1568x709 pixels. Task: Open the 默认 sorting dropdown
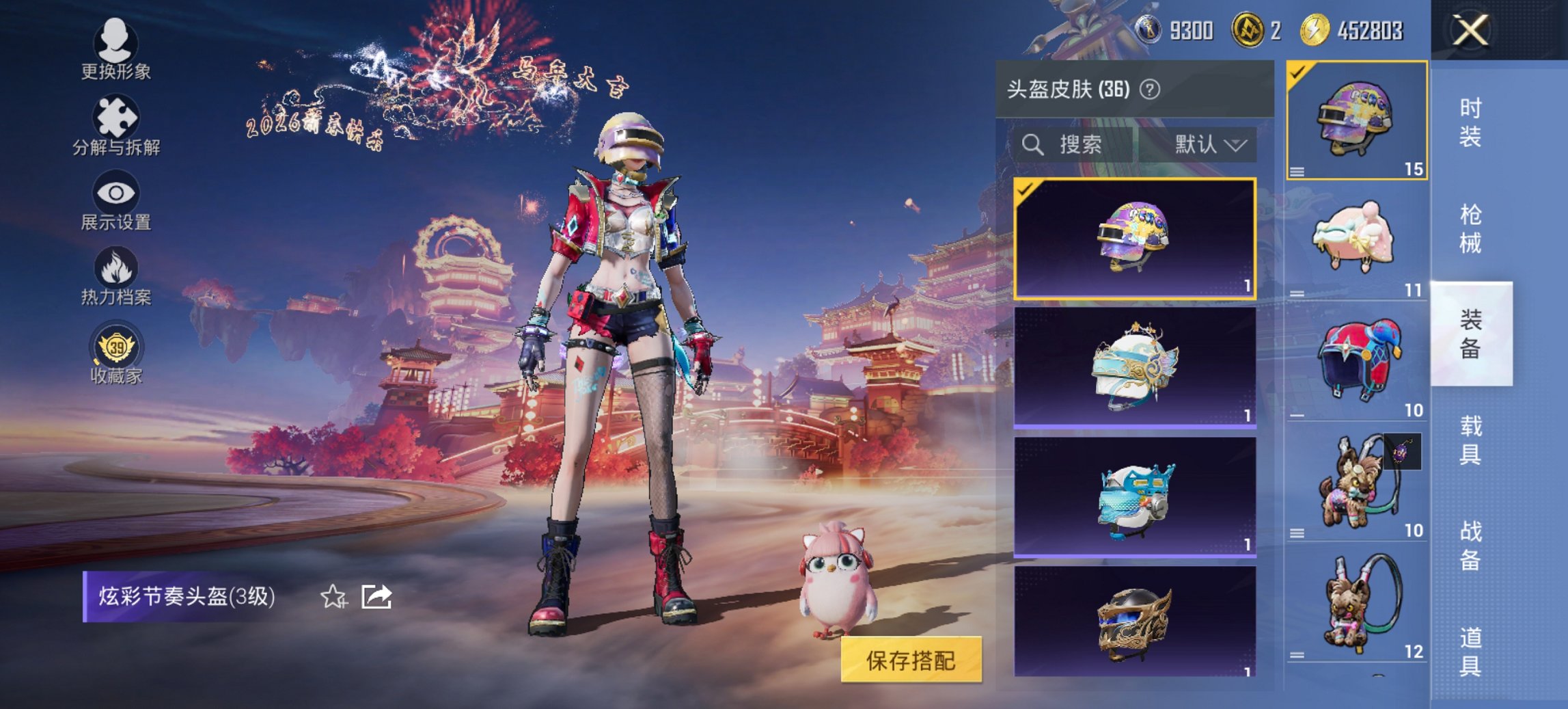1213,145
